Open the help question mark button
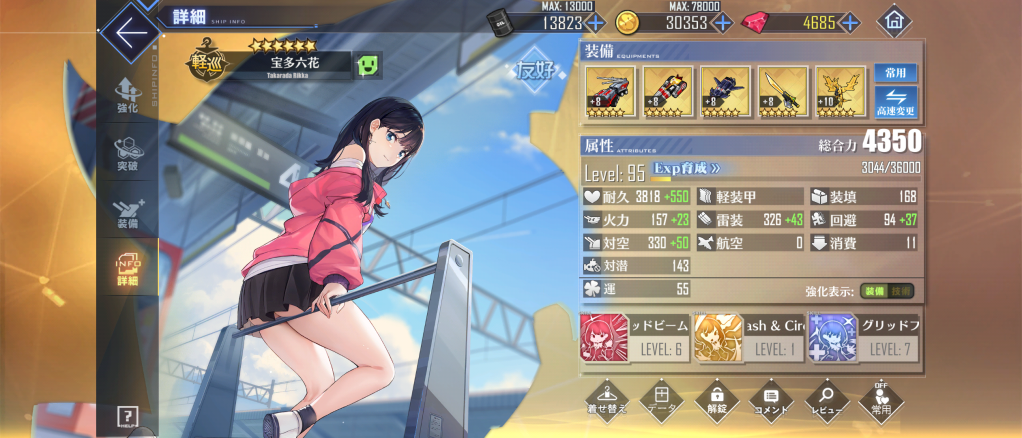 click(x=127, y=416)
